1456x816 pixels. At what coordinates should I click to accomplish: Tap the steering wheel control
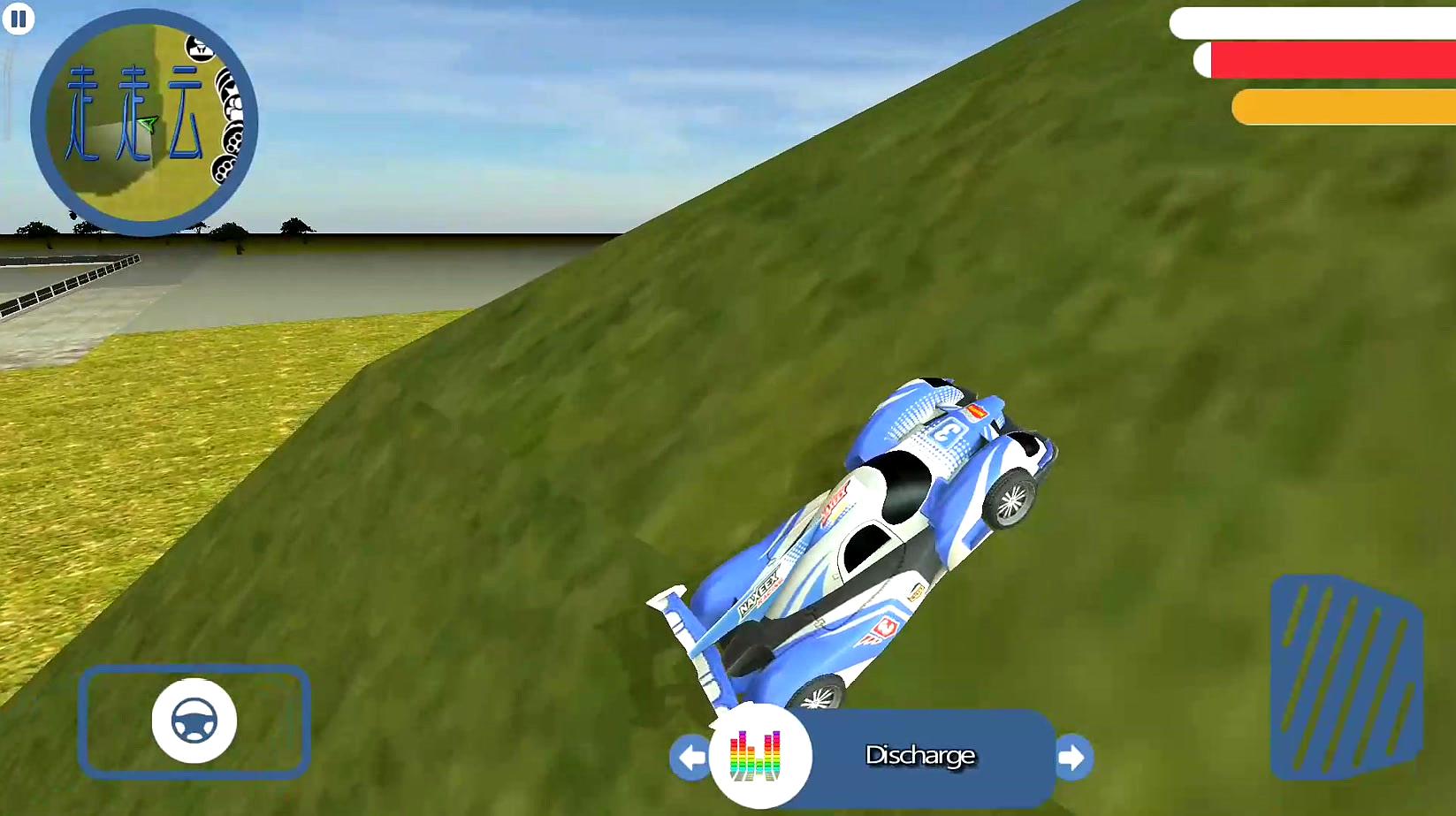(x=194, y=721)
